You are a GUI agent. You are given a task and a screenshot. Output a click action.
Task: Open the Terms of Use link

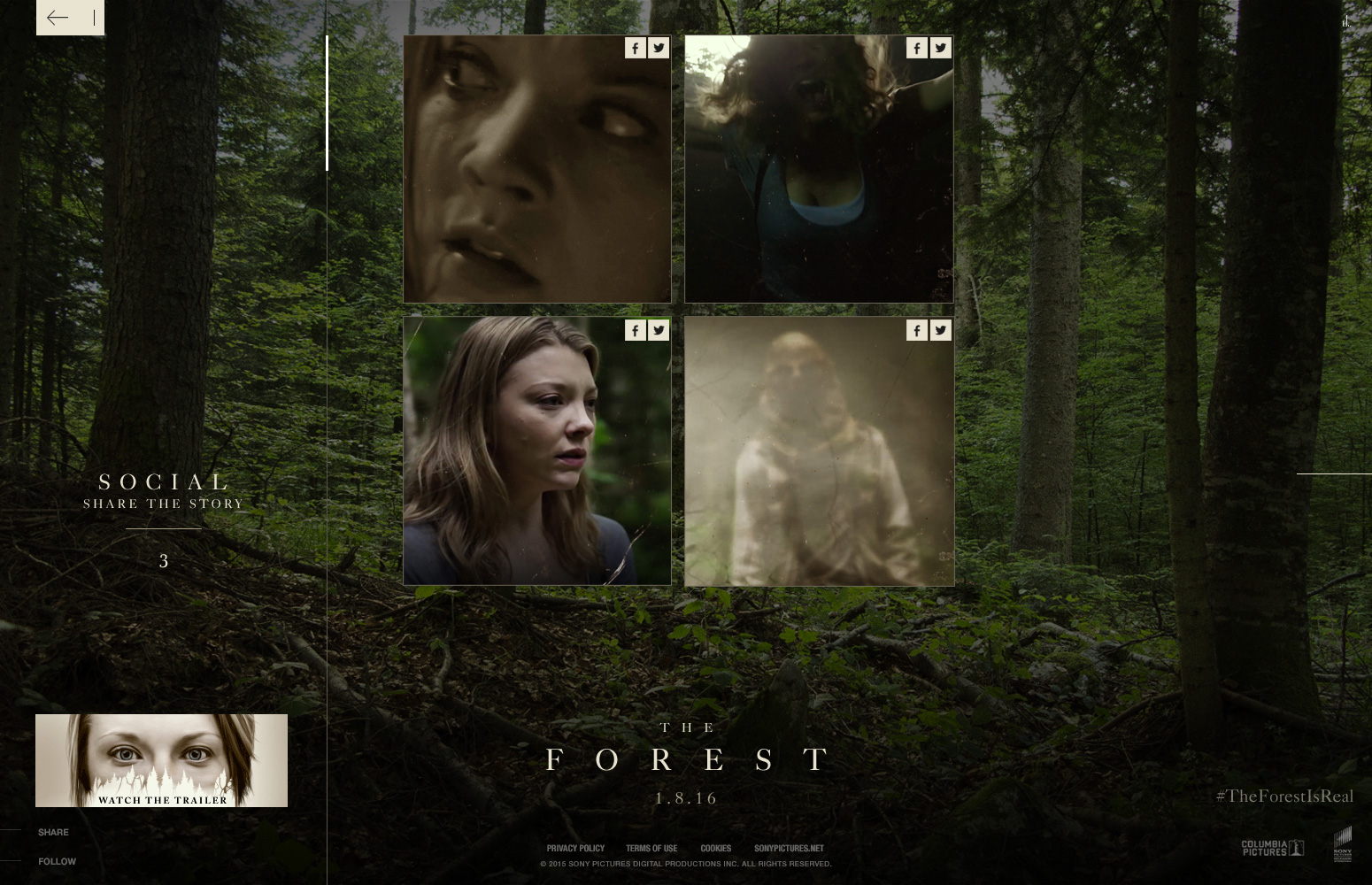pos(651,848)
